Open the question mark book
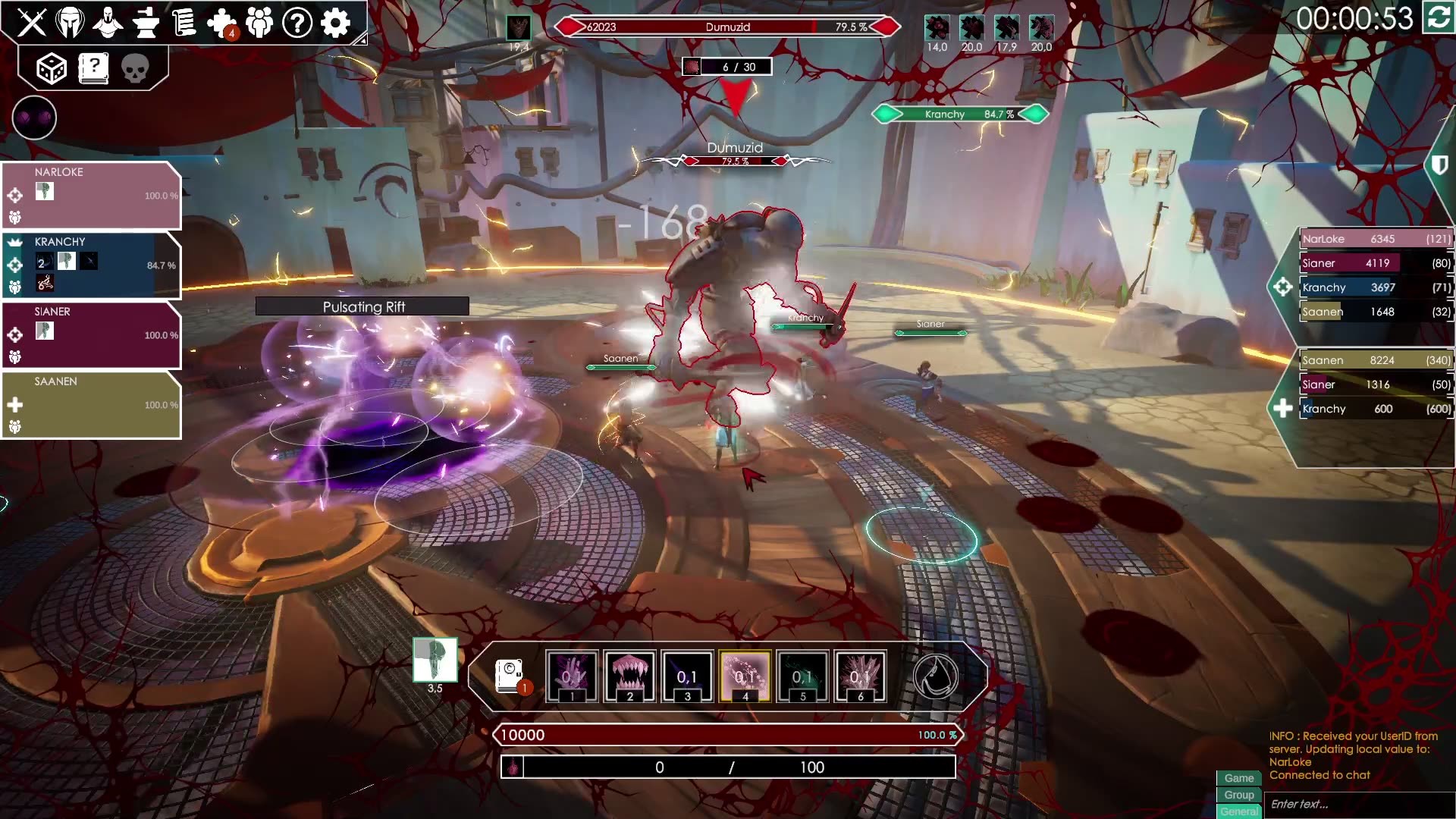This screenshot has height=819, width=1456. pos(93,69)
